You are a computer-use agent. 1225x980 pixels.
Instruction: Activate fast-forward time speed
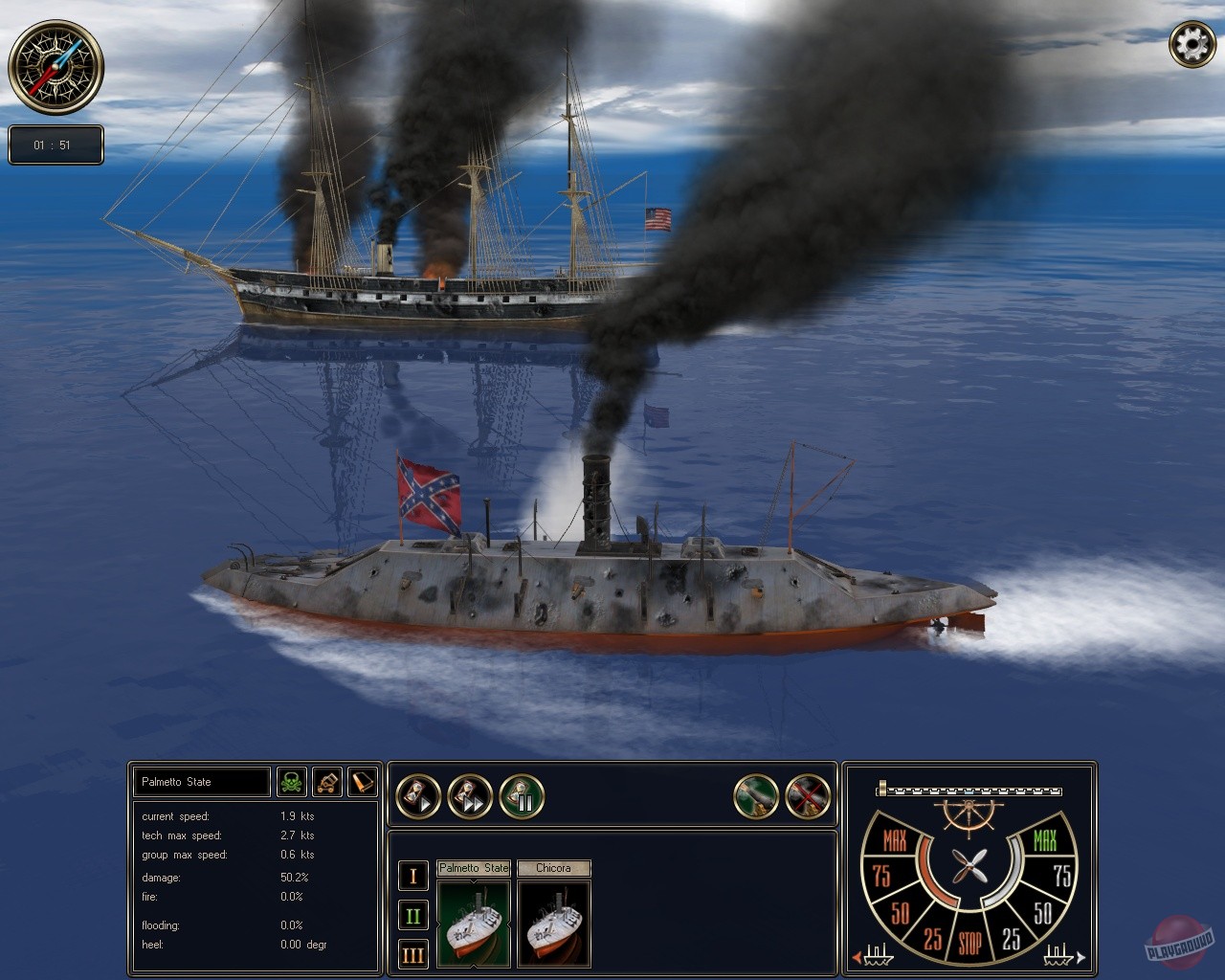[470, 796]
